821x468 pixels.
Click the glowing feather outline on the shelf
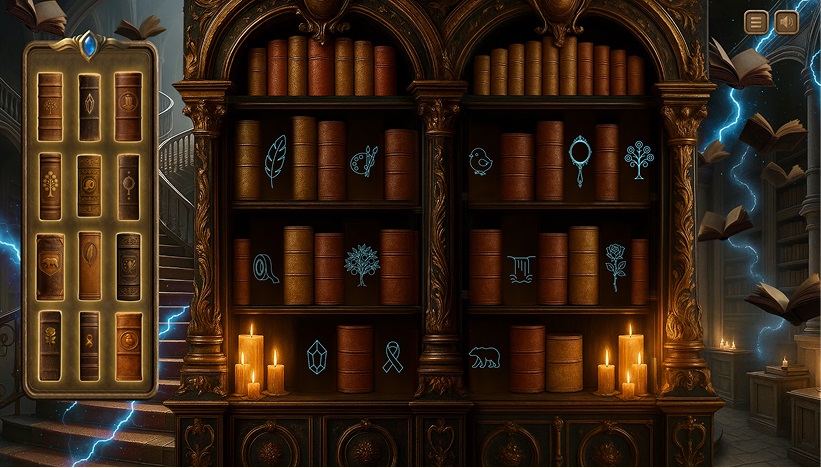(x=275, y=160)
